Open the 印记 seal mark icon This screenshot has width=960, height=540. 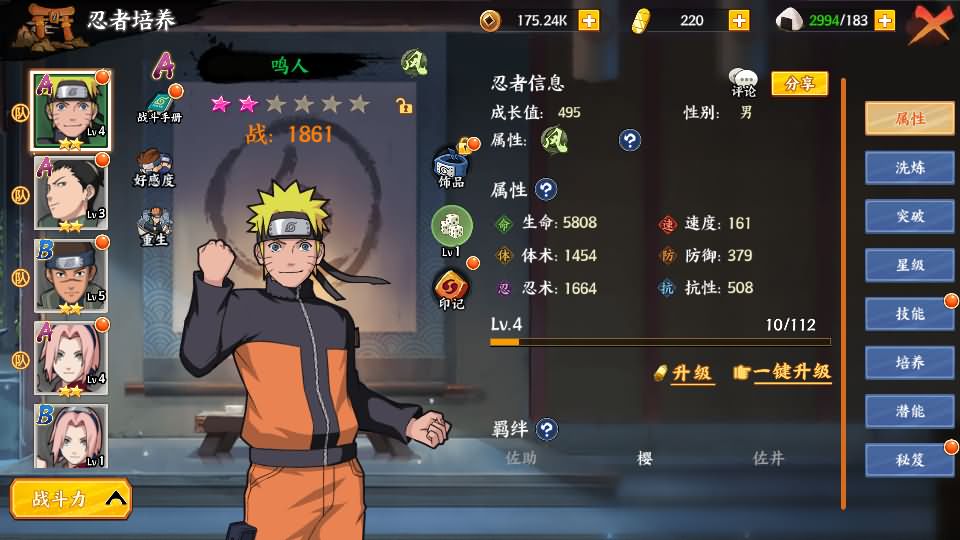(x=451, y=290)
